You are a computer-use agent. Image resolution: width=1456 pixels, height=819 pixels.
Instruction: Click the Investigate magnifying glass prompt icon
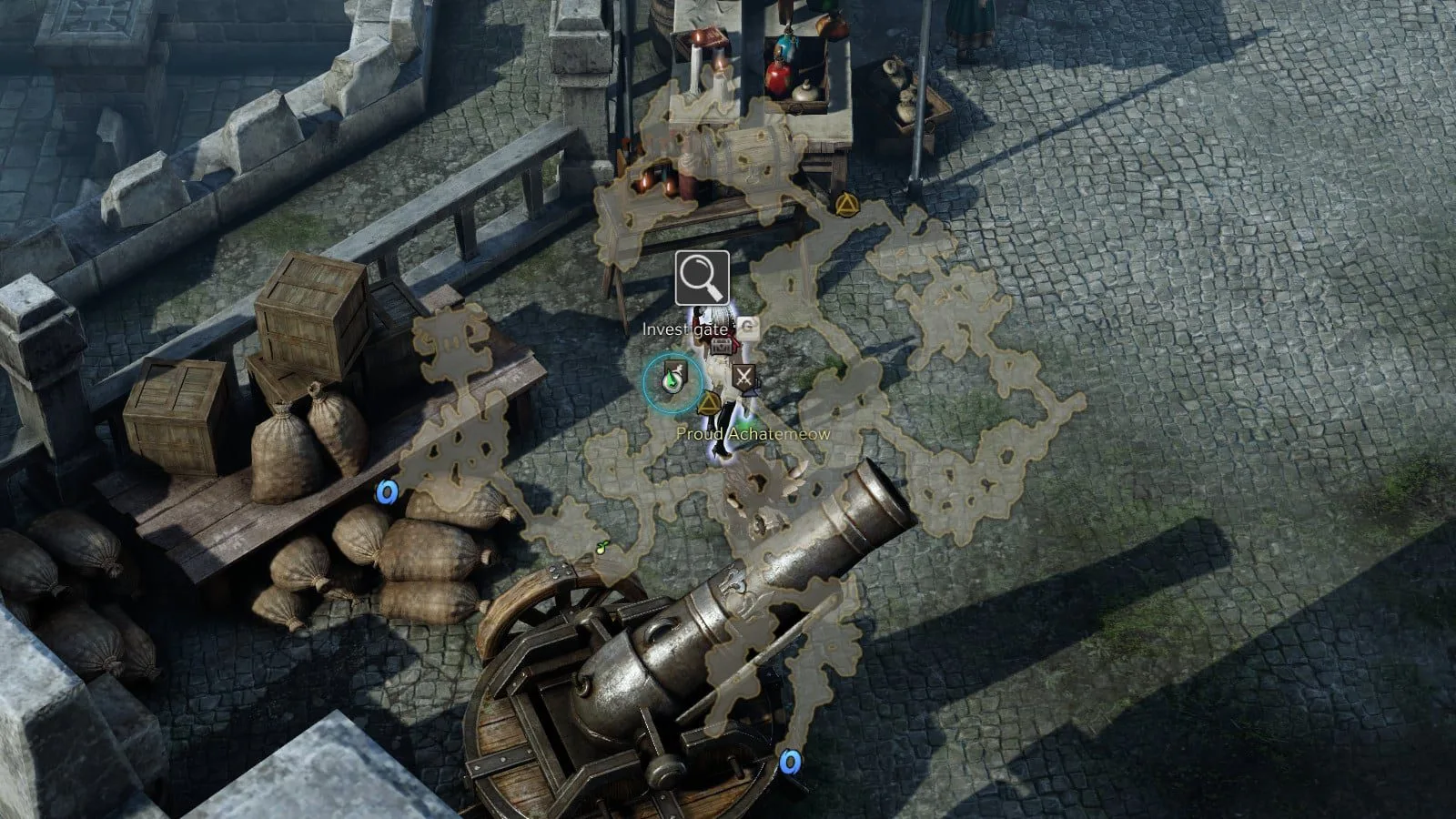[702, 278]
